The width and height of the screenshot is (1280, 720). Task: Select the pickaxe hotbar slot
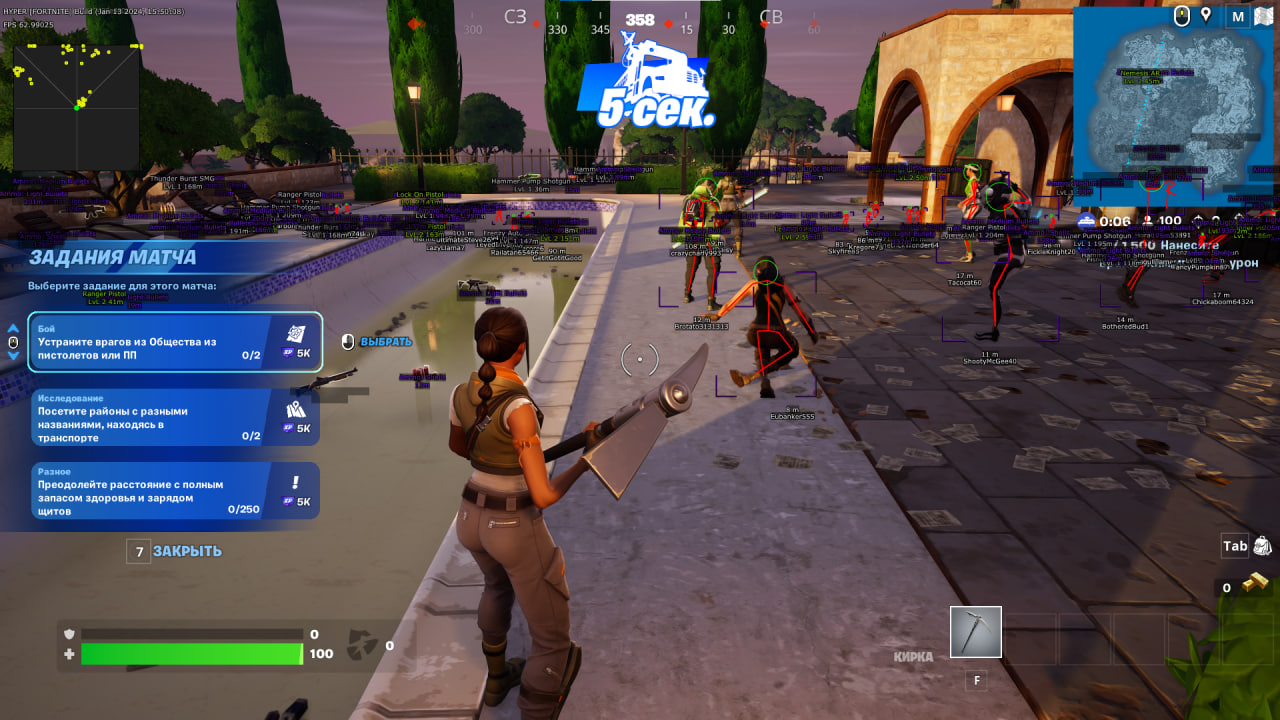tap(975, 632)
